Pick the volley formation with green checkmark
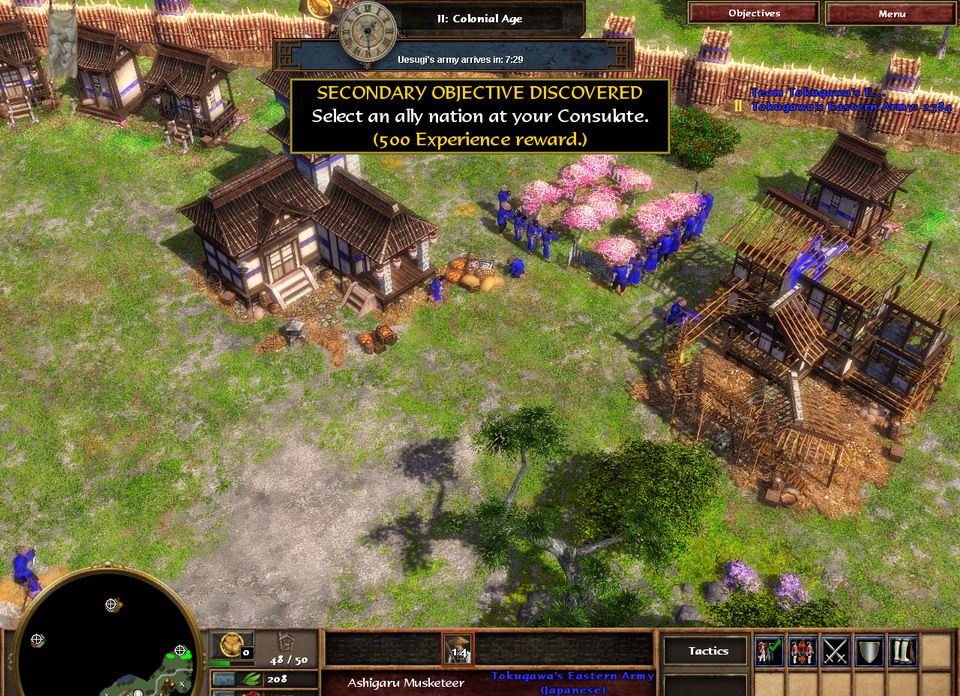 (x=770, y=651)
